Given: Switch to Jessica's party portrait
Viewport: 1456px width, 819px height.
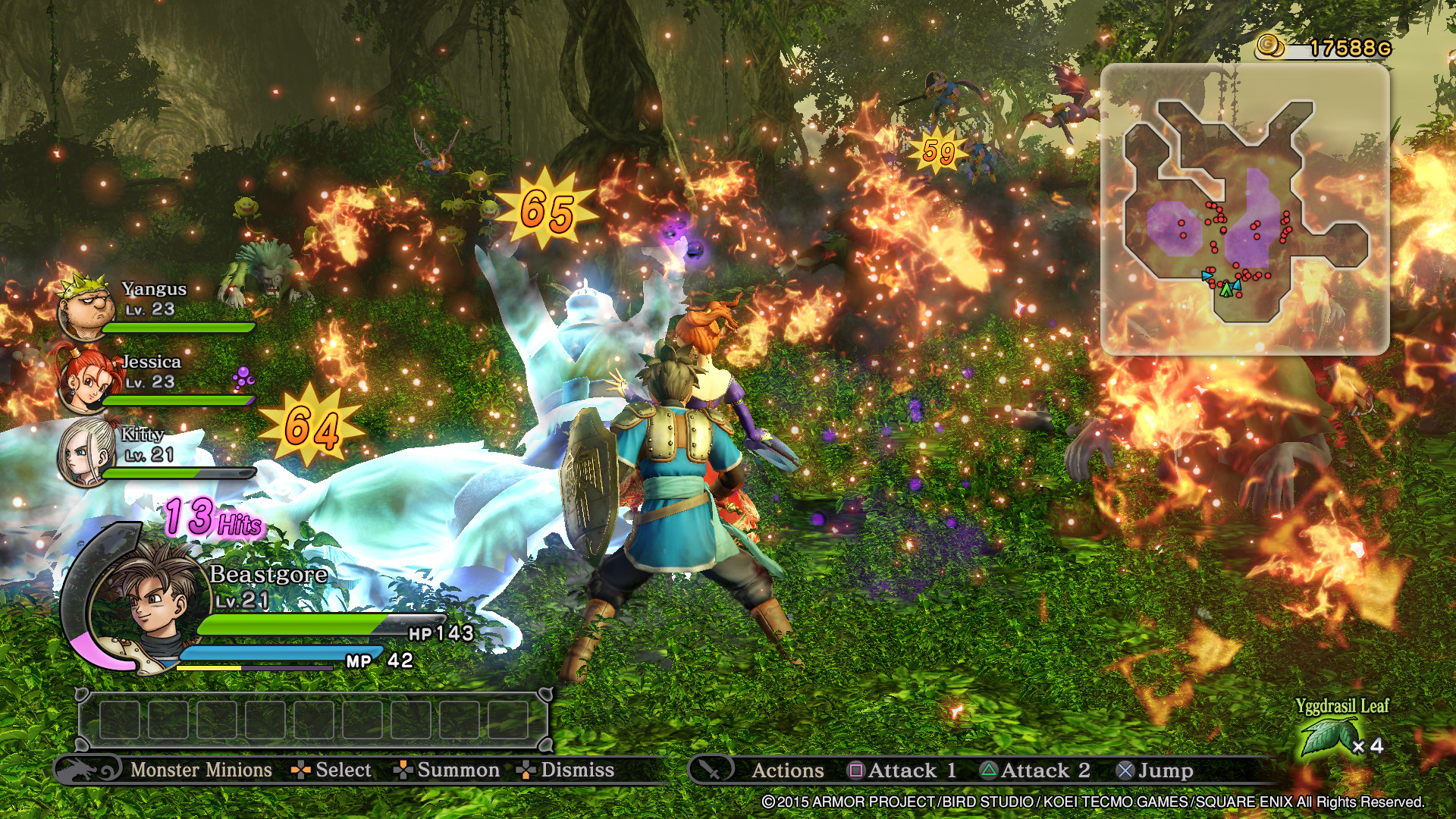Looking at the screenshot, I should (86, 379).
